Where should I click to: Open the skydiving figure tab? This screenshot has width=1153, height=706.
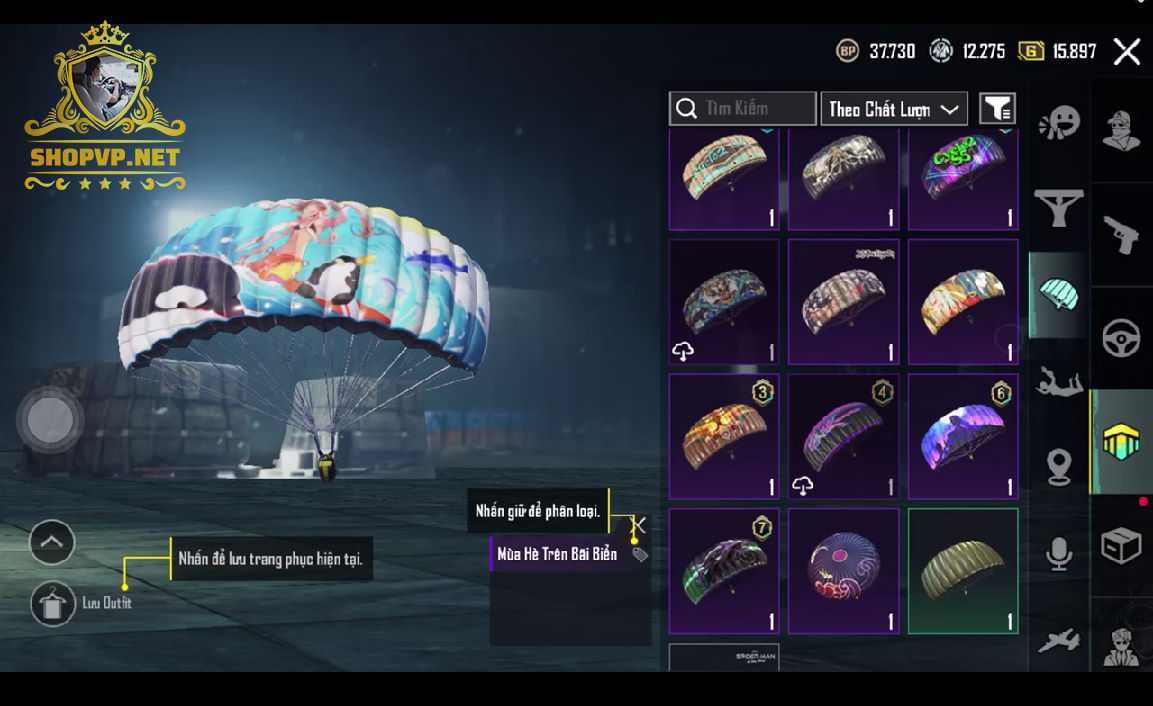tap(1059, 381)
